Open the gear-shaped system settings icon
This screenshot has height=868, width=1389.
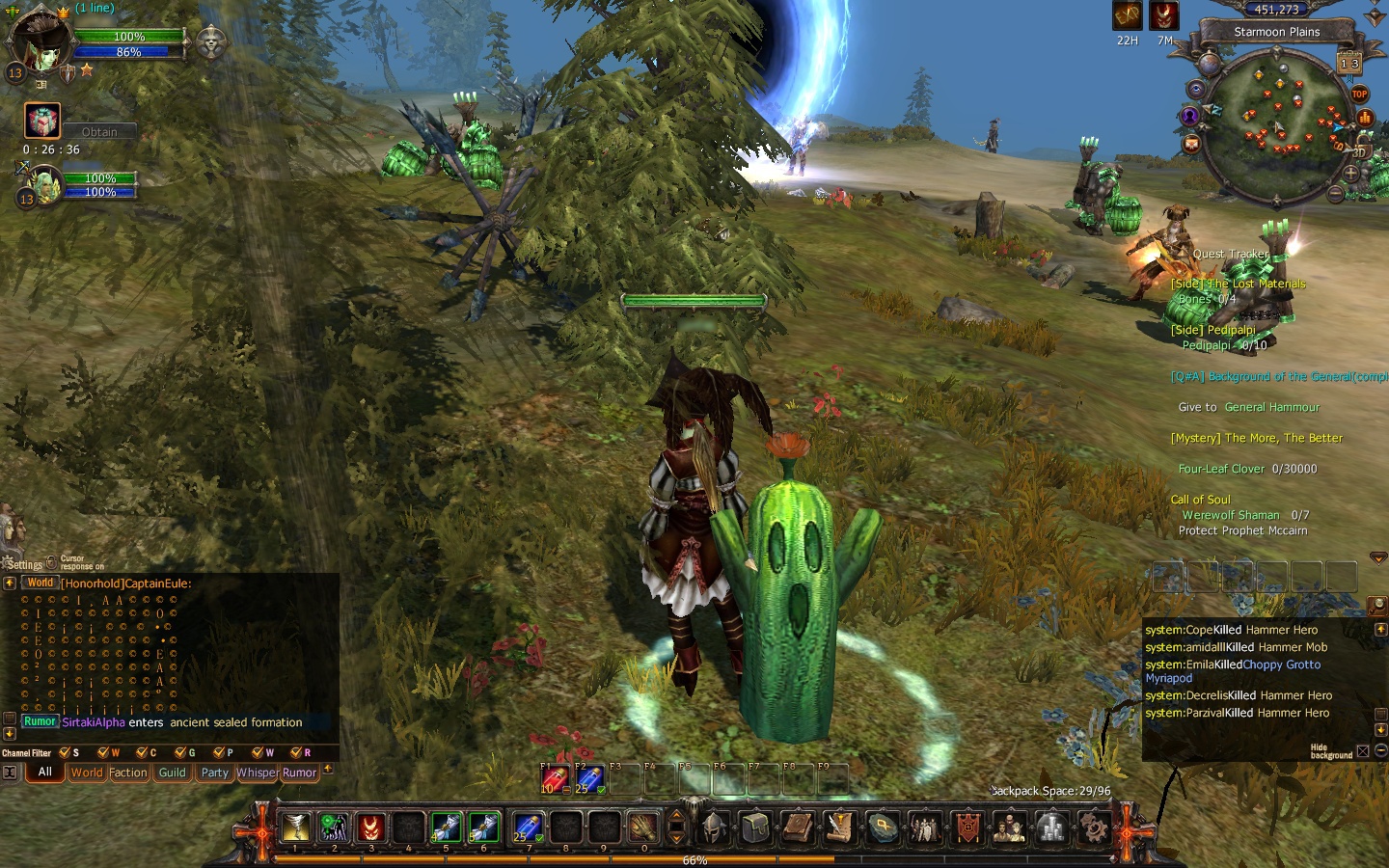coord(1094,827)
